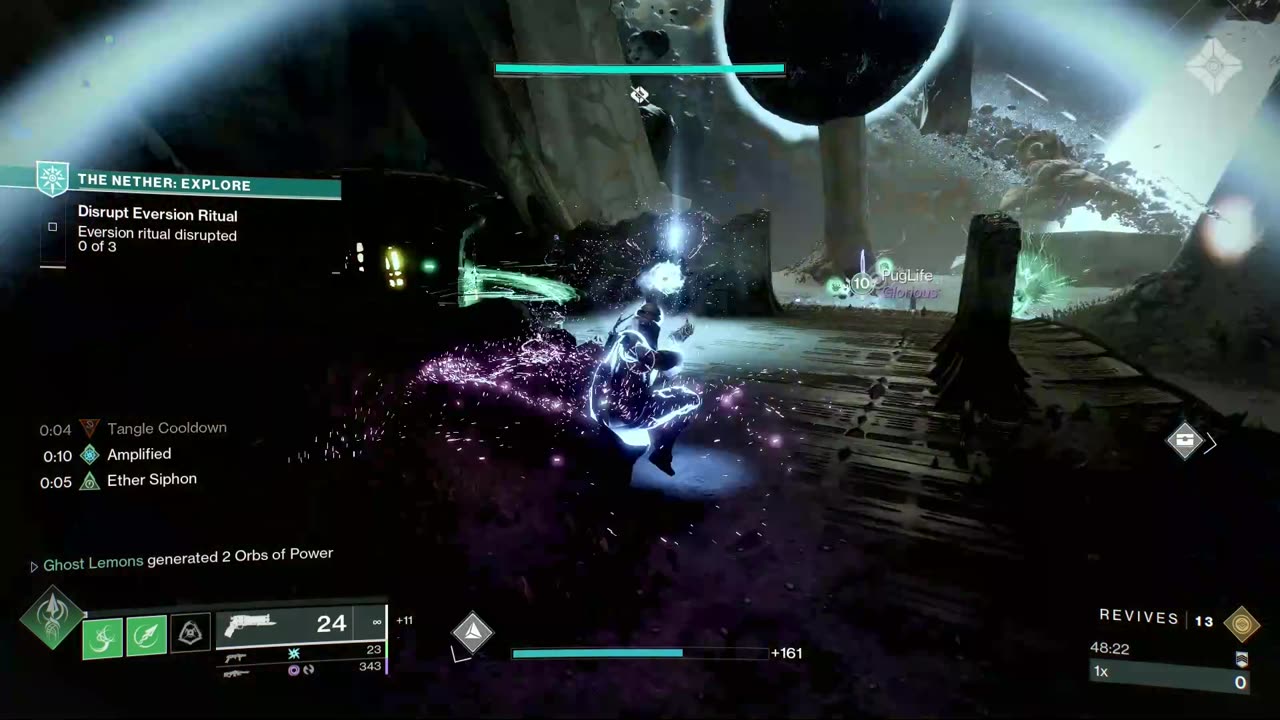Inspect the Amplified buff icon

[x=90, y=455]
